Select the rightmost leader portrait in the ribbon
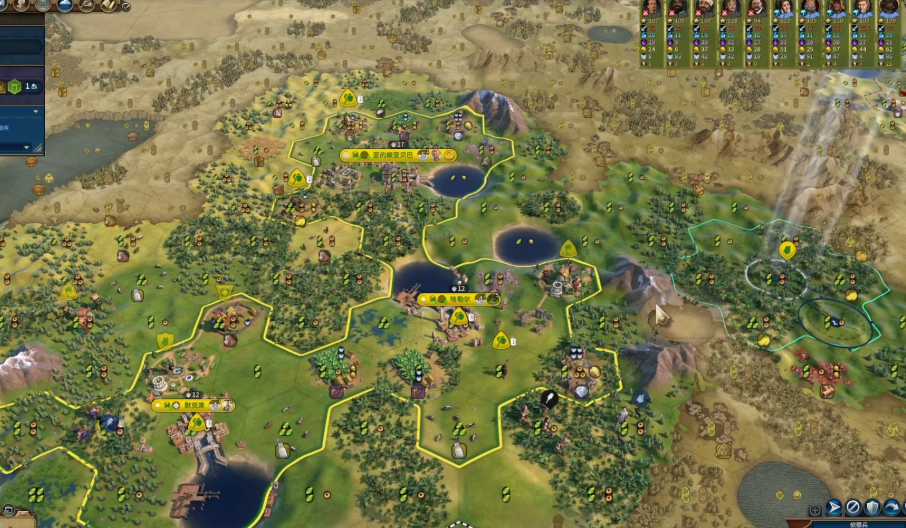Screen dimensions: 906x528 click(888, 8)
